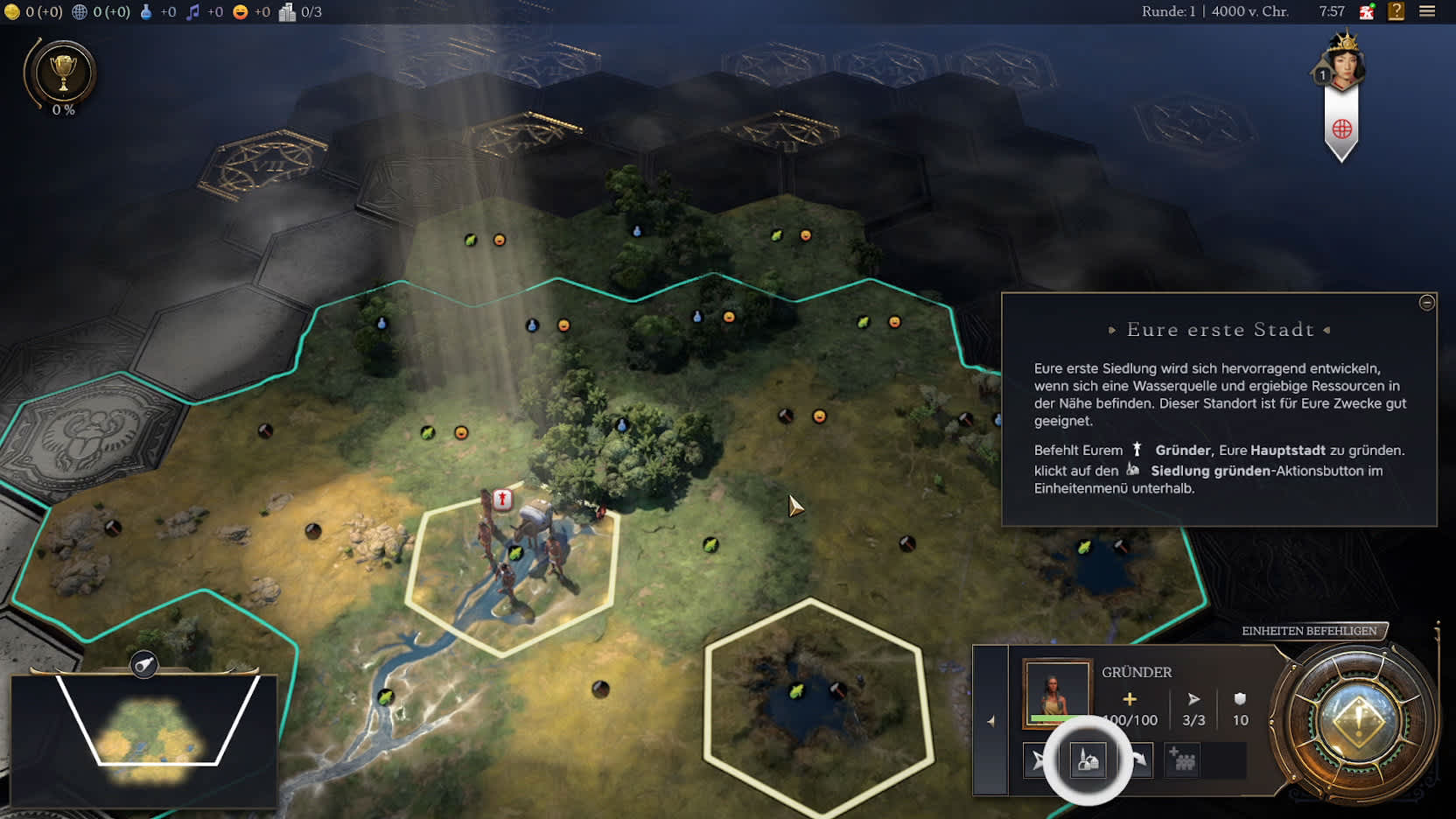Click the happiness smiley yield
Viewport: 1456px width, 819px height.
240,11
